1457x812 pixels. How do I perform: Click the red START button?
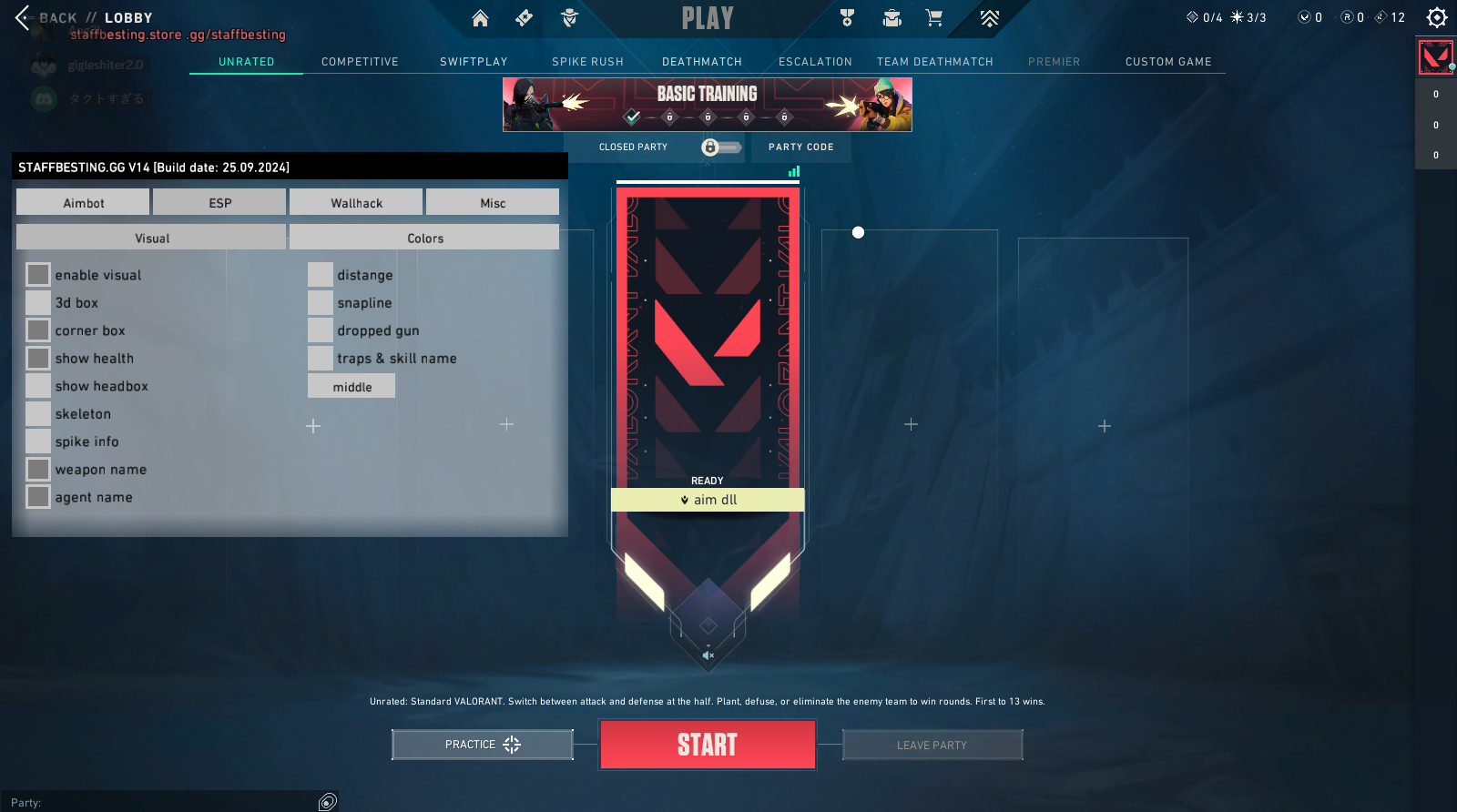coord(708,745)
